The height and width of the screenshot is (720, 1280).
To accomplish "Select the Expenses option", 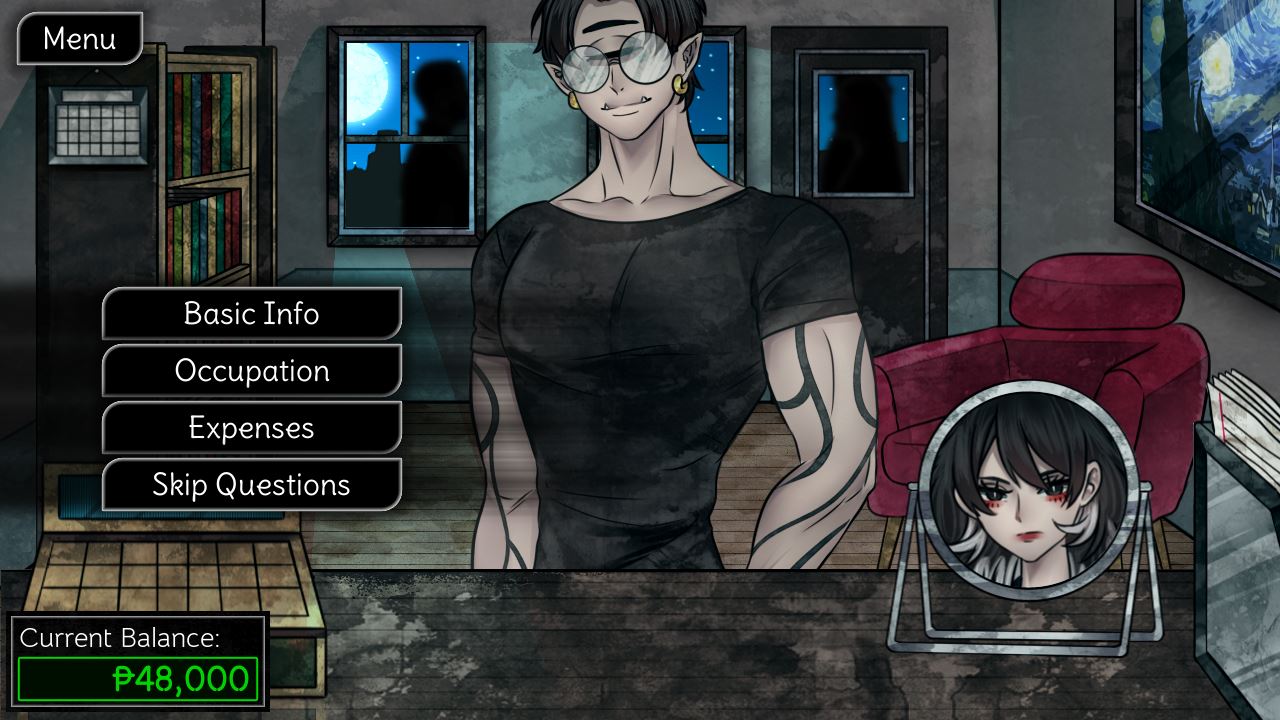I will 252,428.
